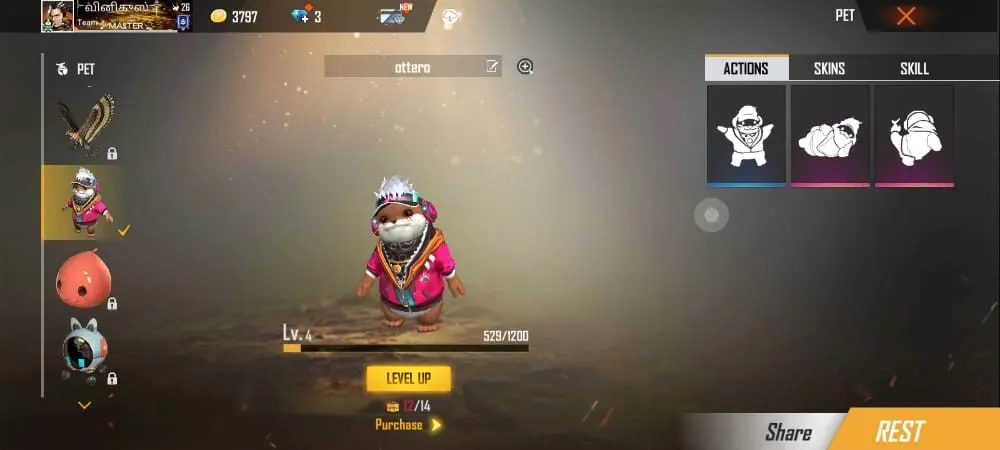The image size is (1000, 450).
Task: Add diamonds via the diamond counter
Action: click(x=305, y=16)
